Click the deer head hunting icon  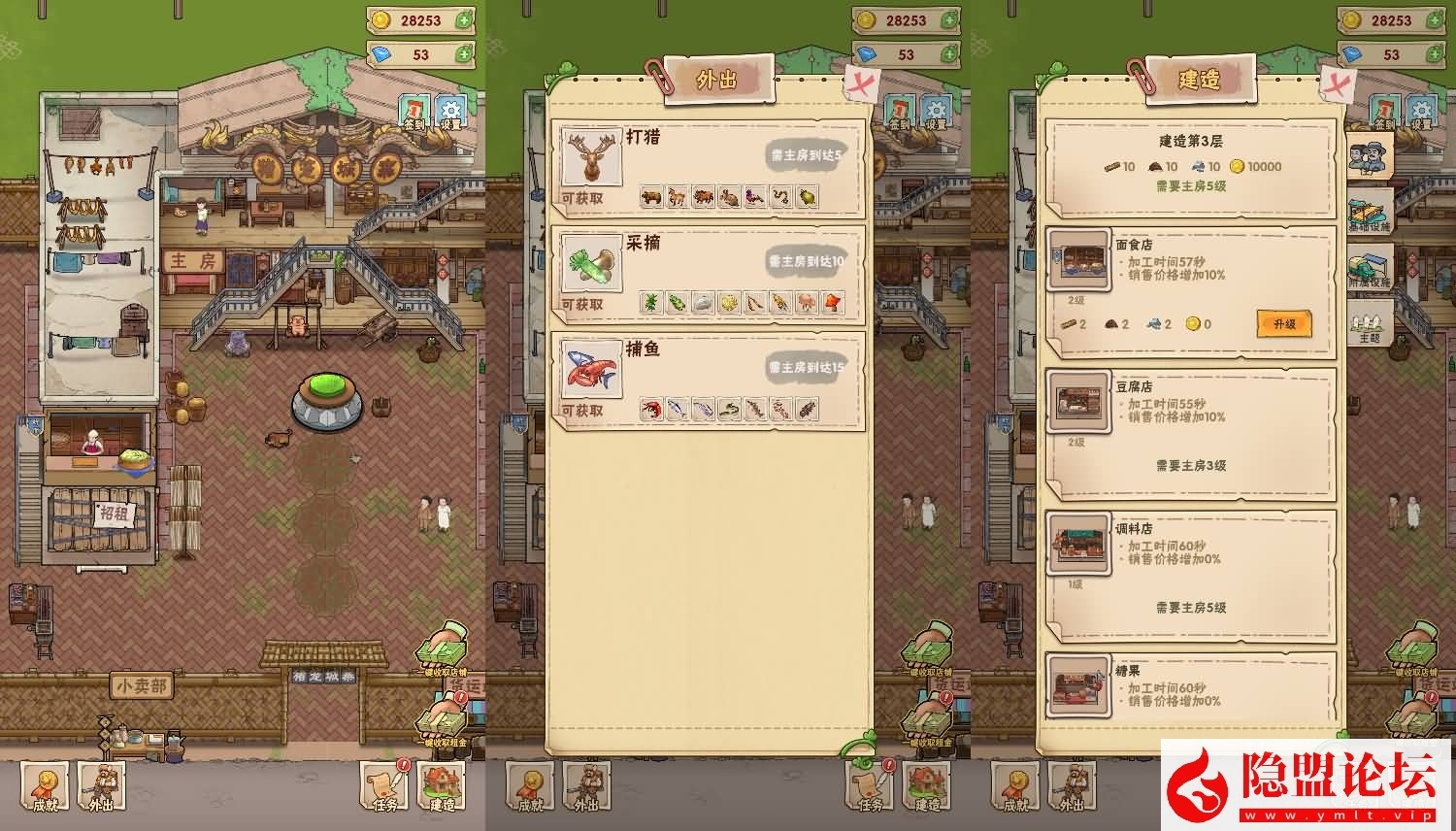(x=592, y=157)
